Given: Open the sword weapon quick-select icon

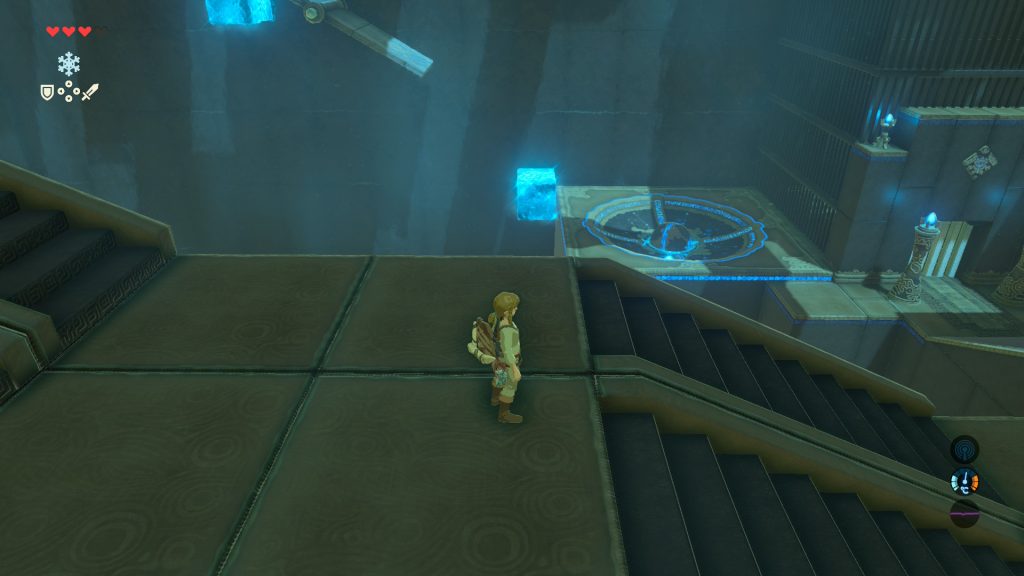Looking at the screenshot, I should [90, 92].
